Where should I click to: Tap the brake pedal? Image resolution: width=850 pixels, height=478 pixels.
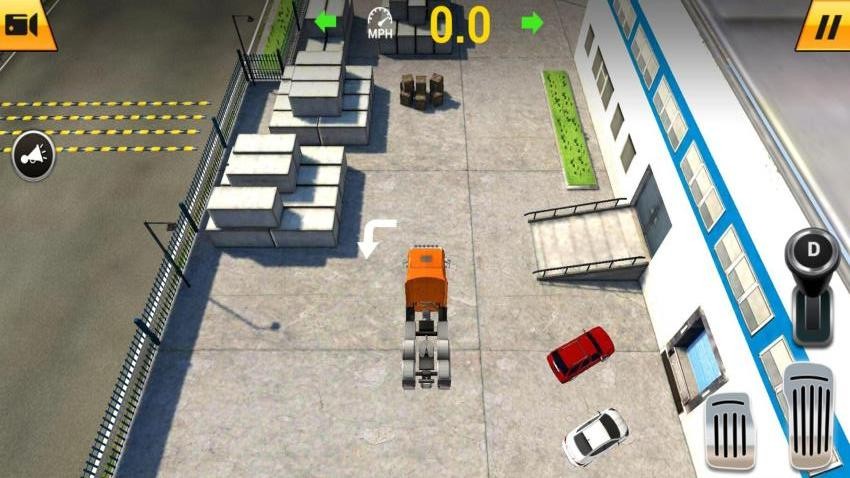click(730, 432)
